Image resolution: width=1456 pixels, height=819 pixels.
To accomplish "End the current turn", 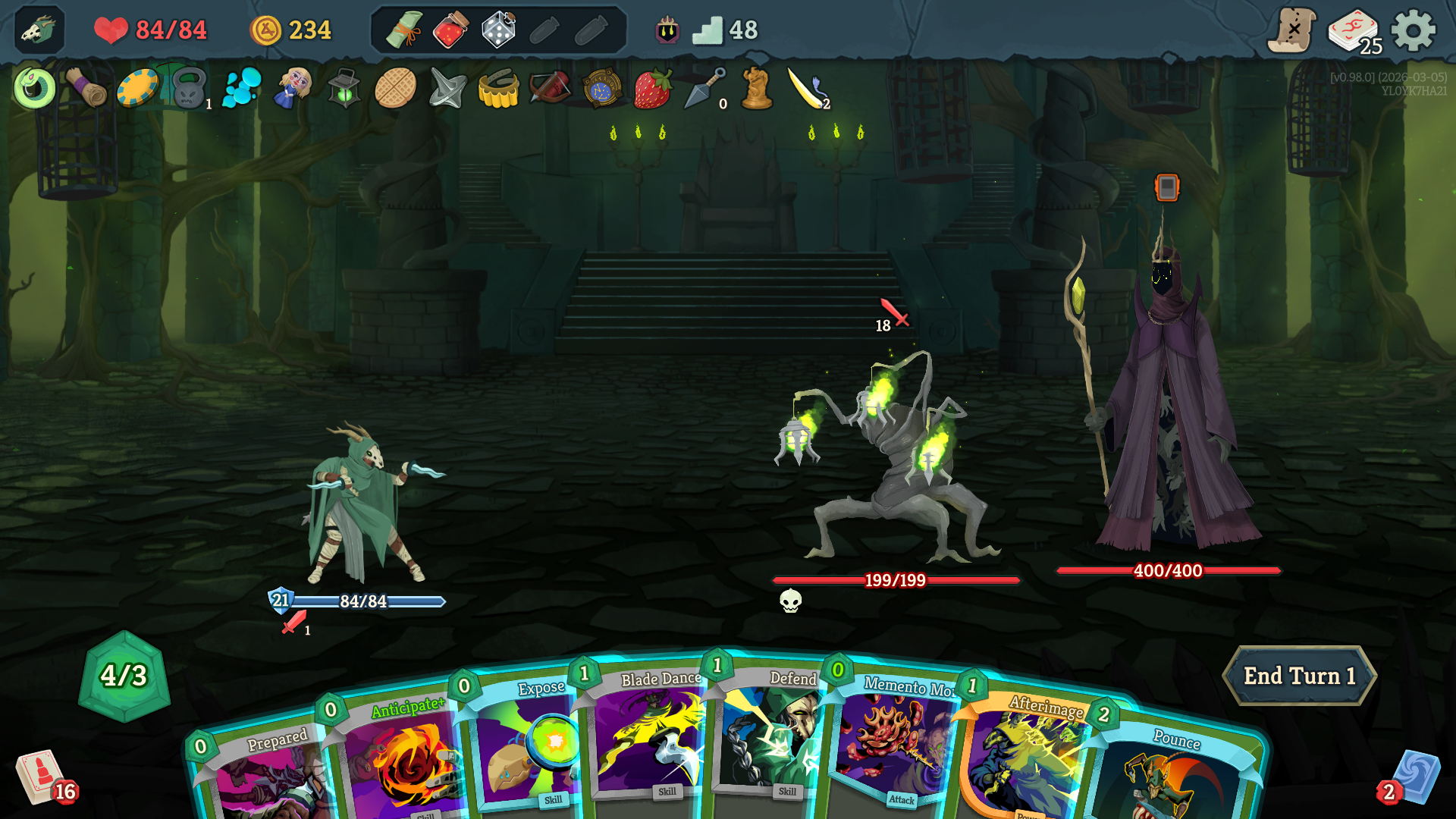I will click(x=1299, y=676).
